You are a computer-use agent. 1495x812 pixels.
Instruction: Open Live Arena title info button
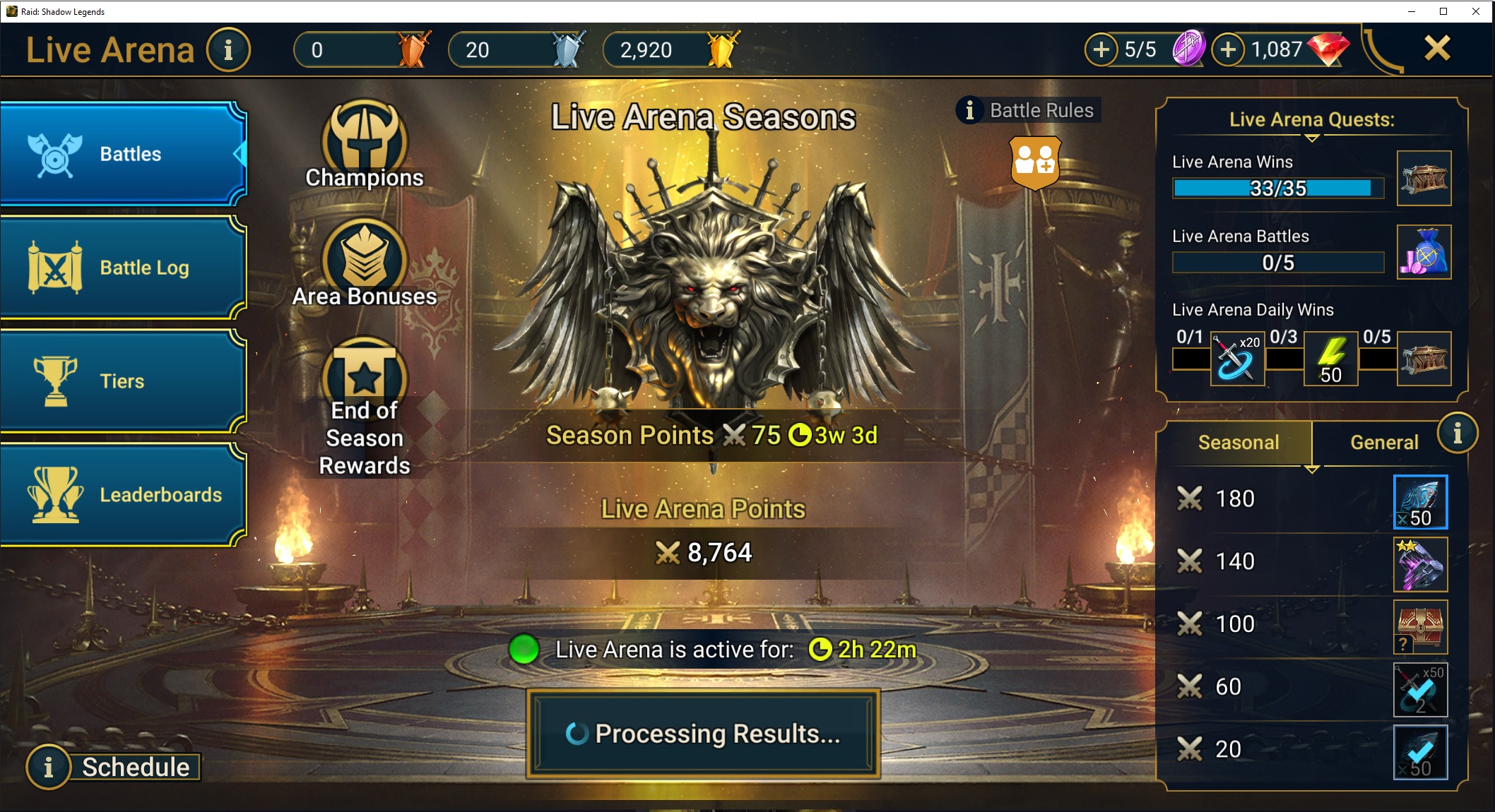(x=228, y=49)
